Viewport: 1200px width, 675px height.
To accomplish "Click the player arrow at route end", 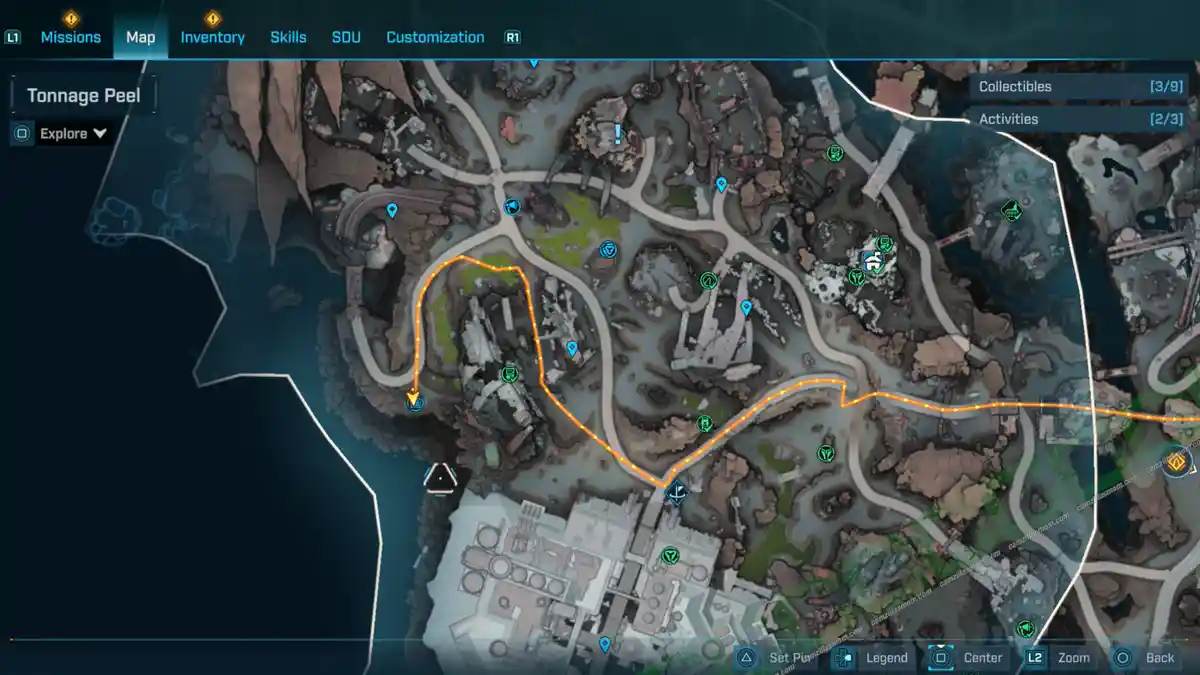I will point(412,399).
